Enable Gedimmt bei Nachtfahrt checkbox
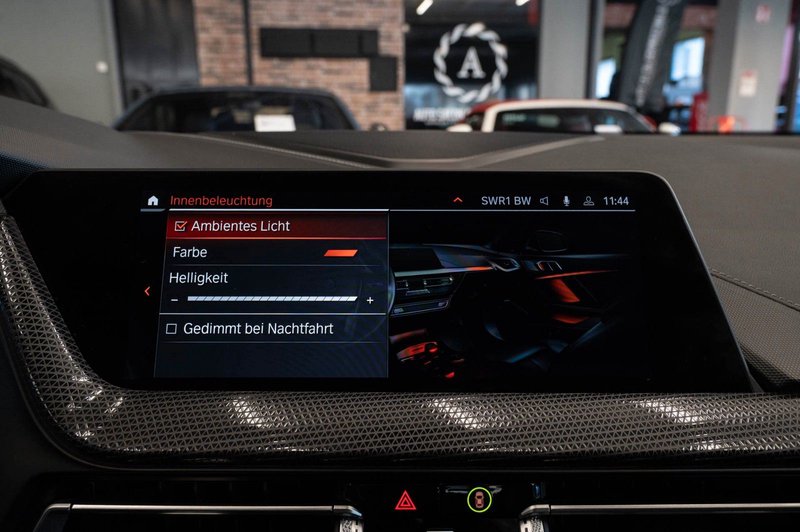 (172, 328)
